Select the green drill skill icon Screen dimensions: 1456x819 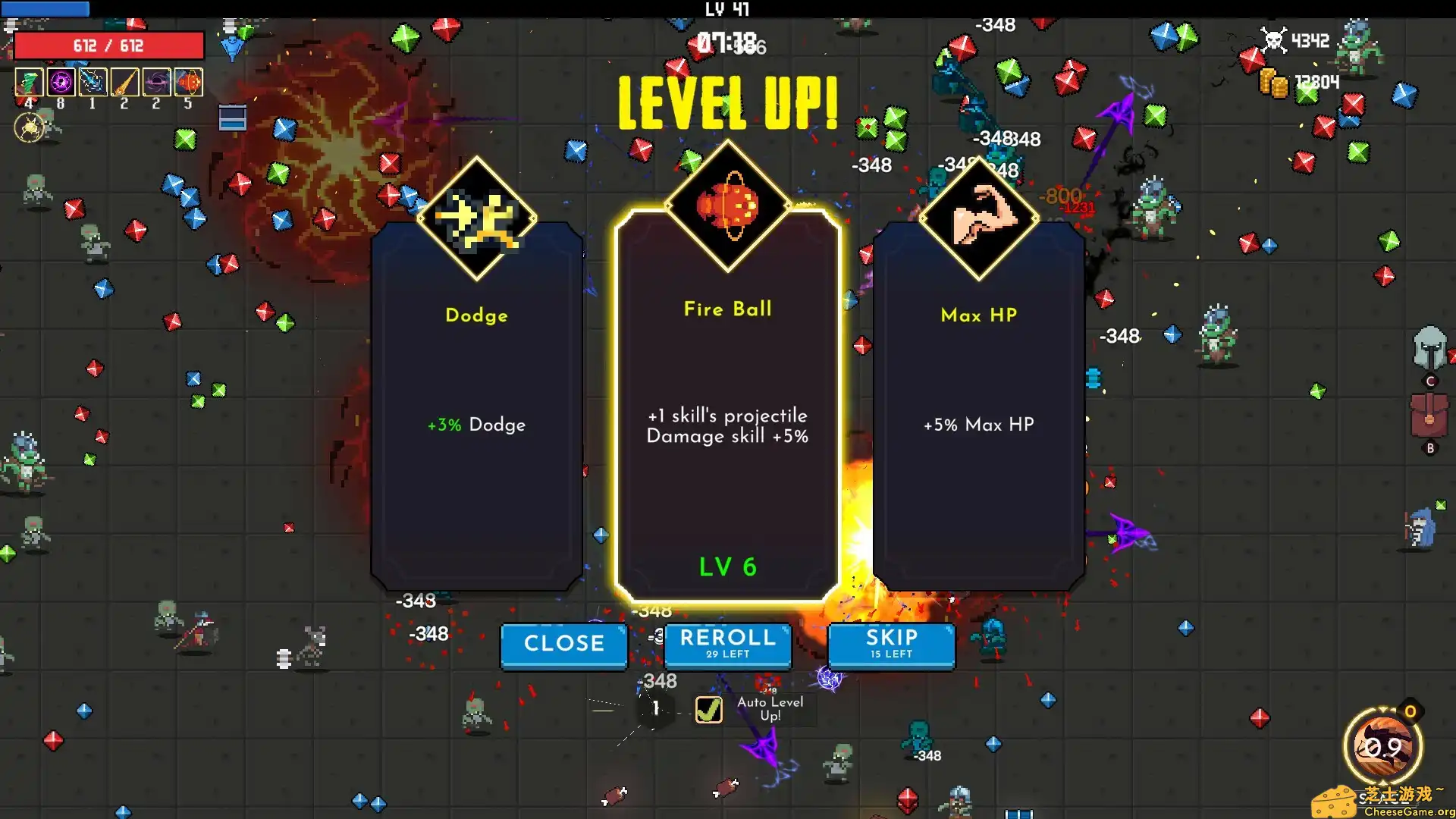click(29, 82)
